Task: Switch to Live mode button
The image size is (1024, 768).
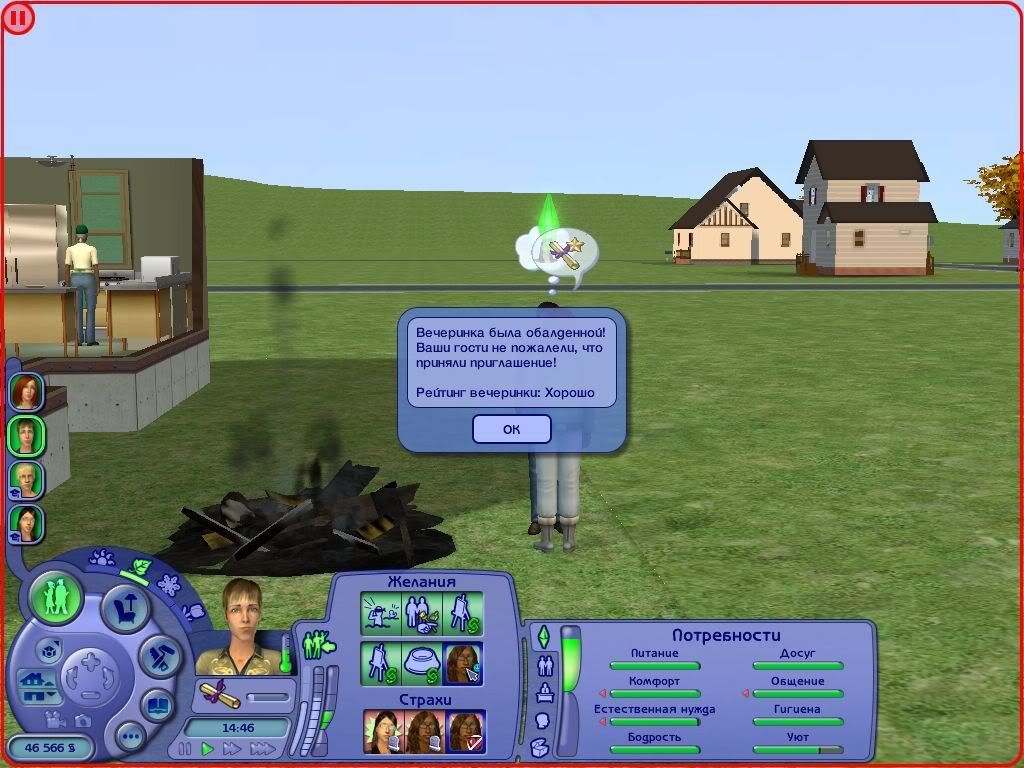Action: click(x=56, y=597)
